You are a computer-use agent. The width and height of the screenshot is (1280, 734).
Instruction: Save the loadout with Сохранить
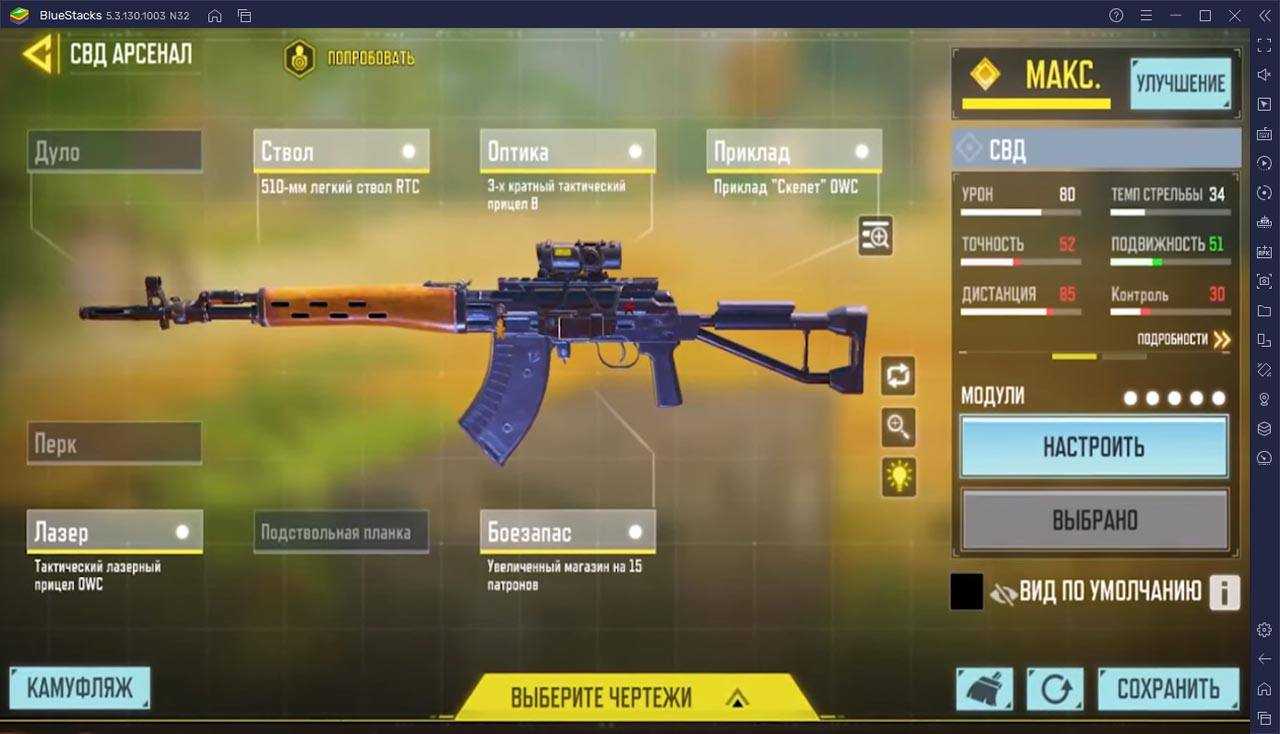click(1168, 689)
